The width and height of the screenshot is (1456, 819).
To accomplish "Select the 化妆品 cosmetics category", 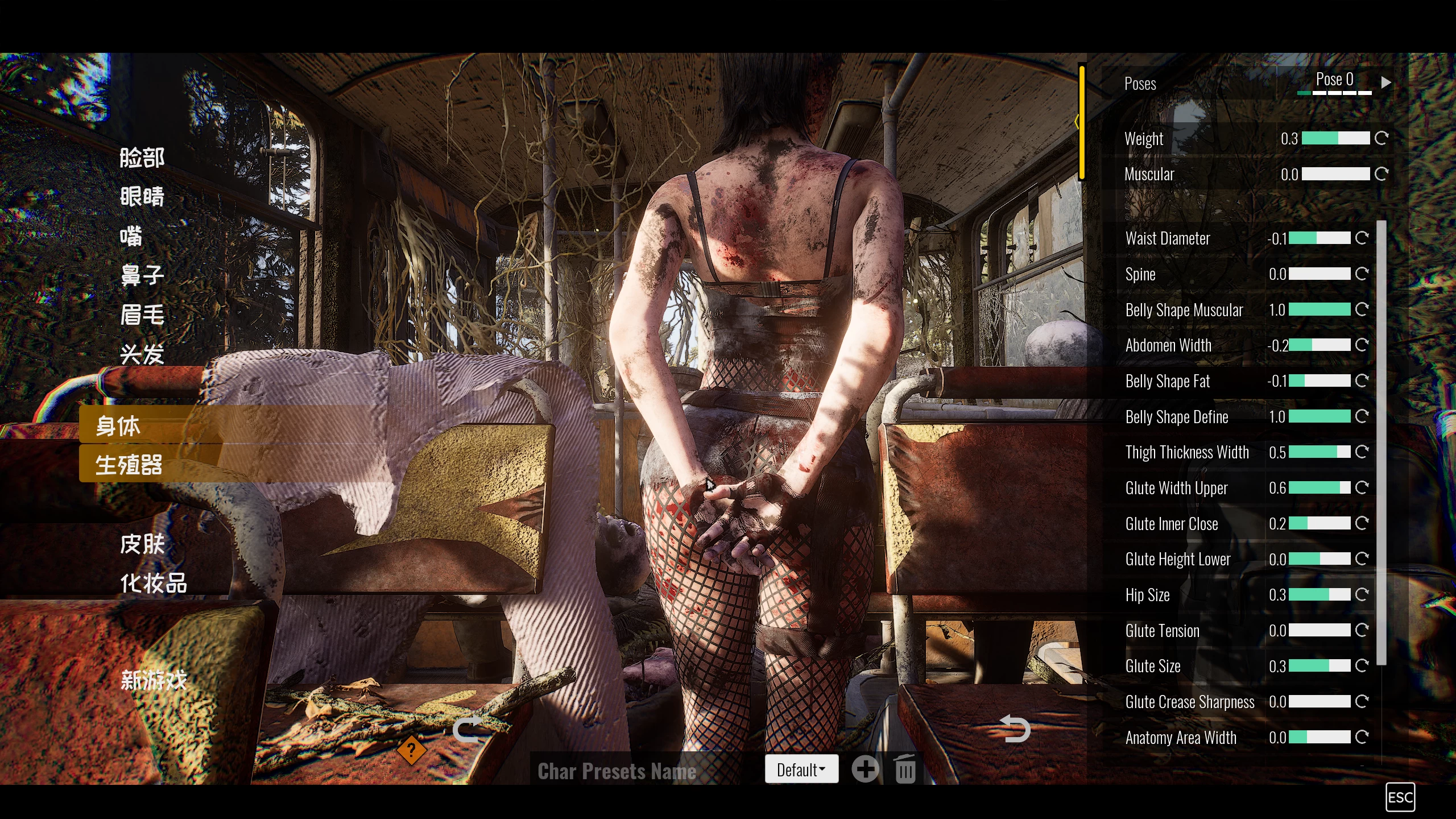I will click(x=154, y=584).
